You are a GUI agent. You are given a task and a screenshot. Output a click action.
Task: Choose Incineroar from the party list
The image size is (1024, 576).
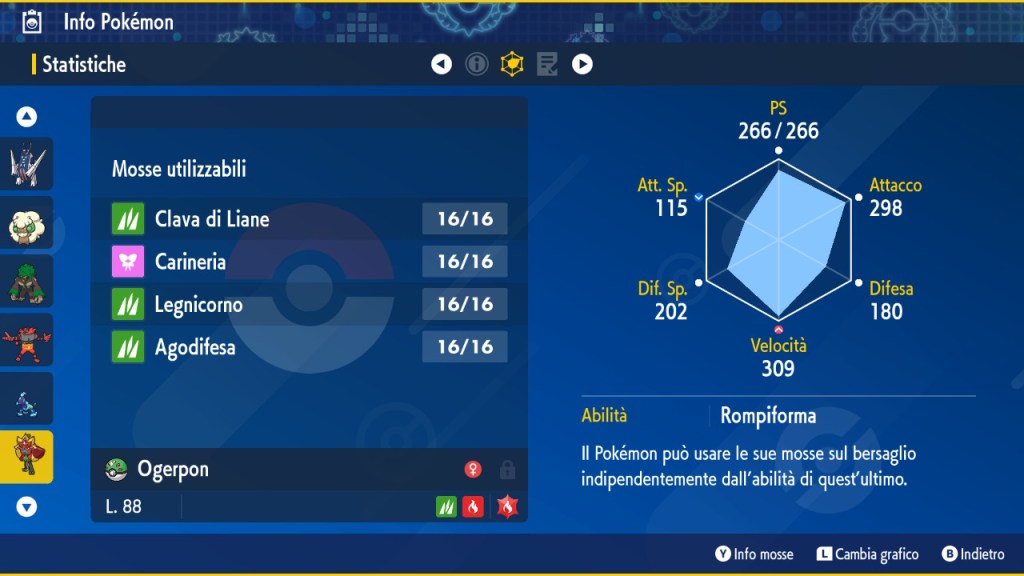pyautogui.click(x=27, y=341)
